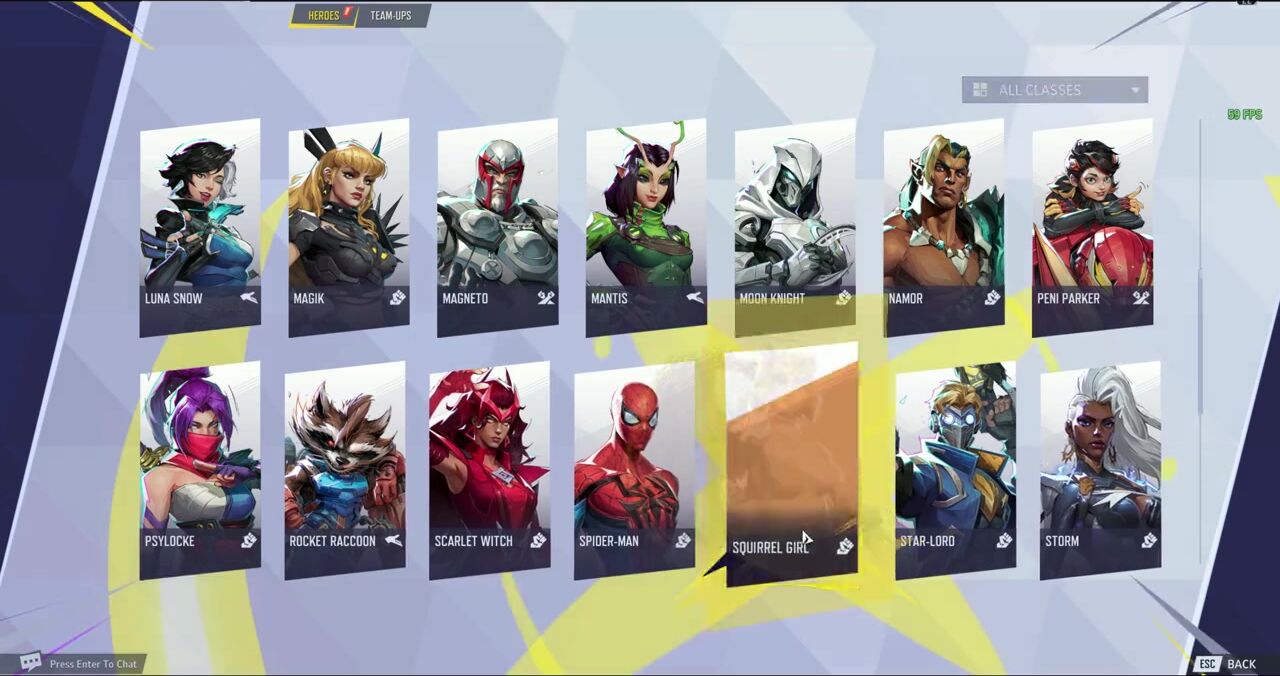
Task: Pick the Magneto hero card
Action: 497,225
